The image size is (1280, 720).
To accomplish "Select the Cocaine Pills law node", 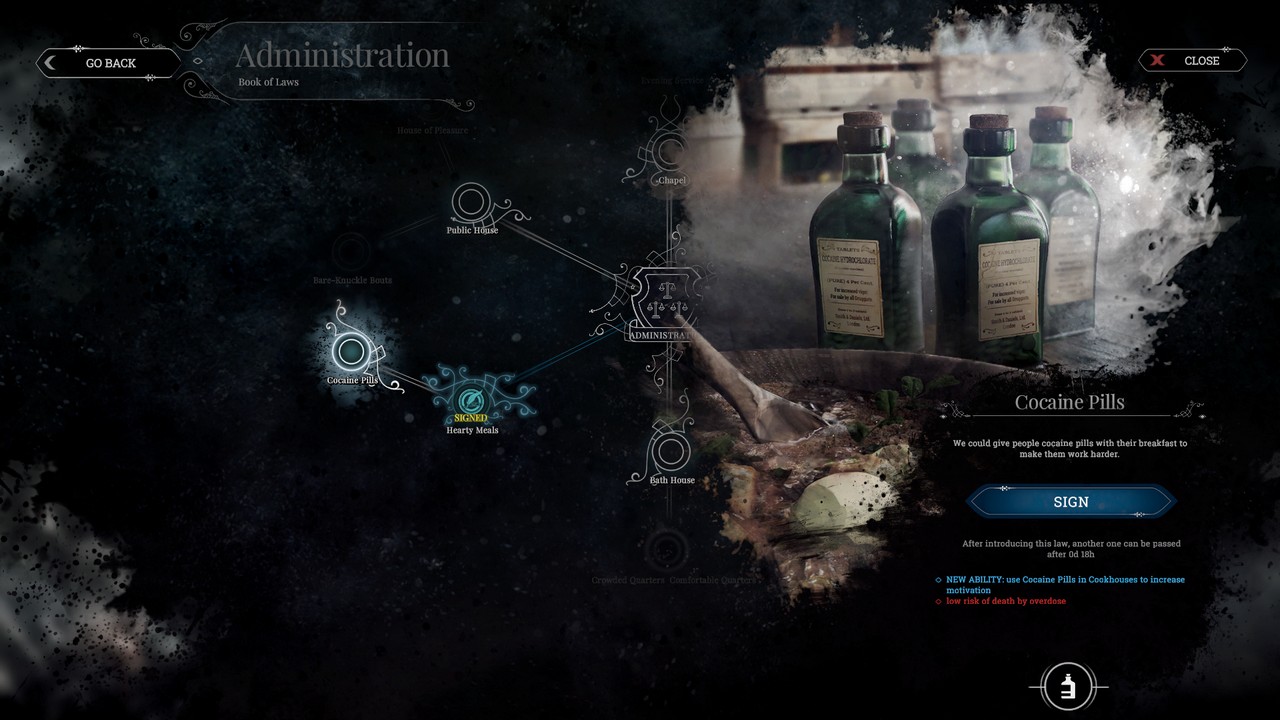I will tap(350, 351).
